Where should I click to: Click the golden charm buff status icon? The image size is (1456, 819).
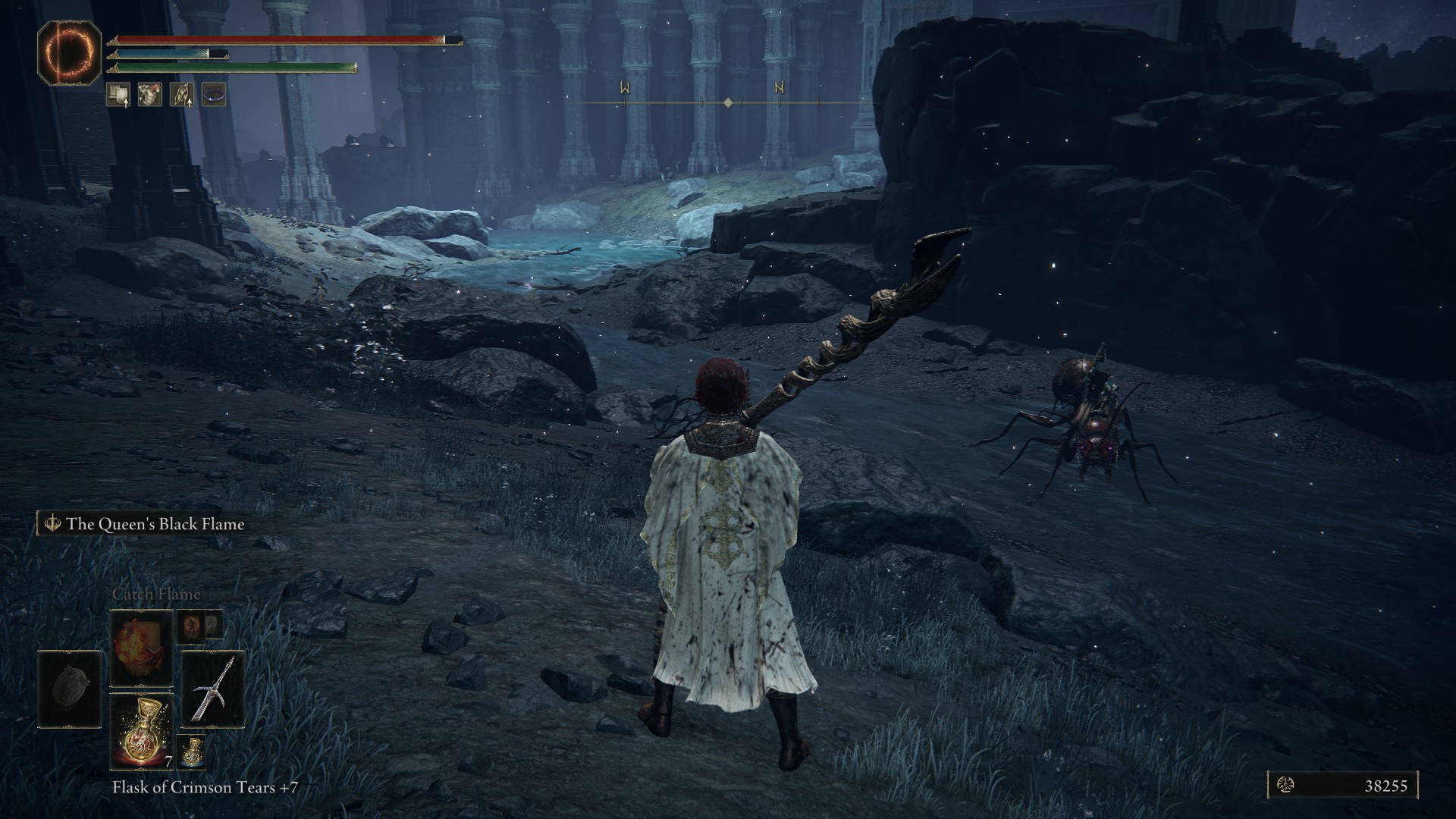point(182,95)
